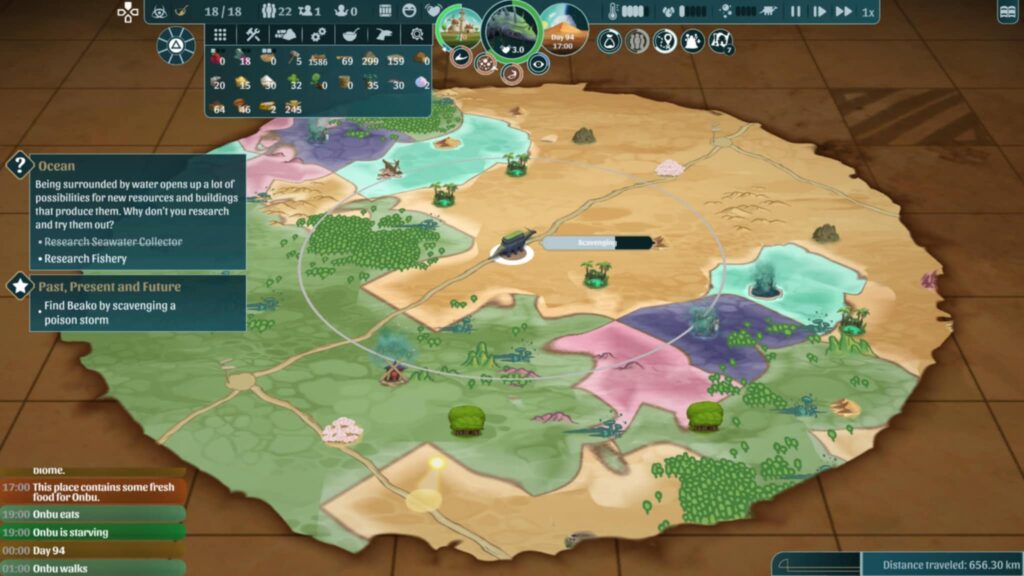Click the round triangle wheel button

pyautogui.click(x=176, y=46)
